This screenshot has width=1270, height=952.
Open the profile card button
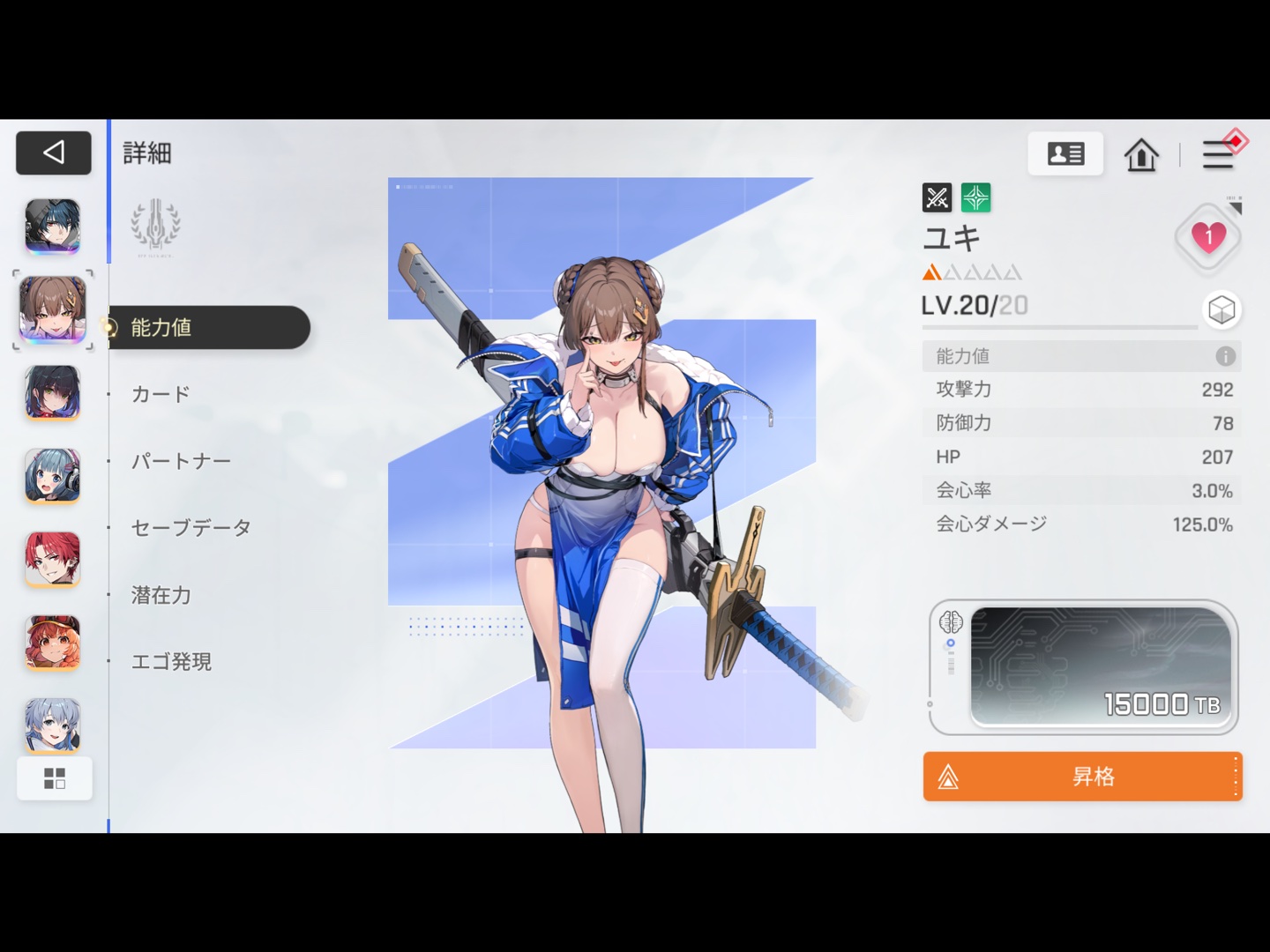[x=1065, y=154]
